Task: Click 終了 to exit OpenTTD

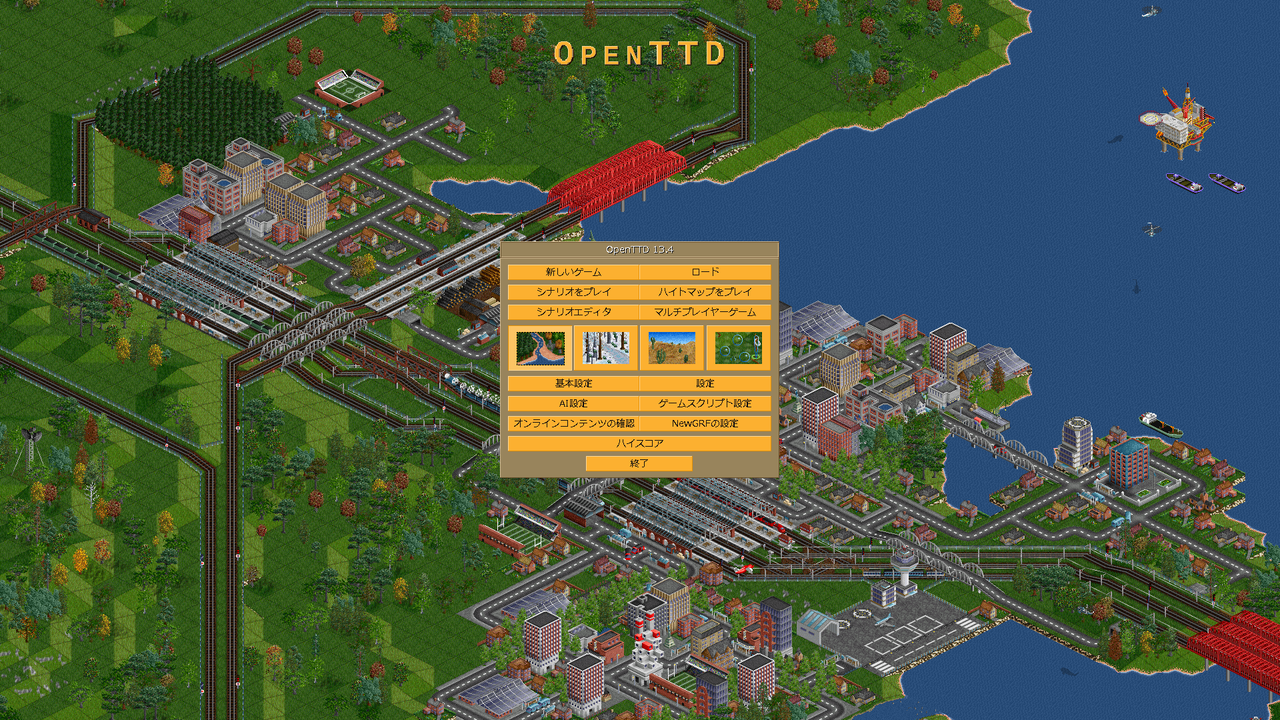Action: [x=639, y=463]
